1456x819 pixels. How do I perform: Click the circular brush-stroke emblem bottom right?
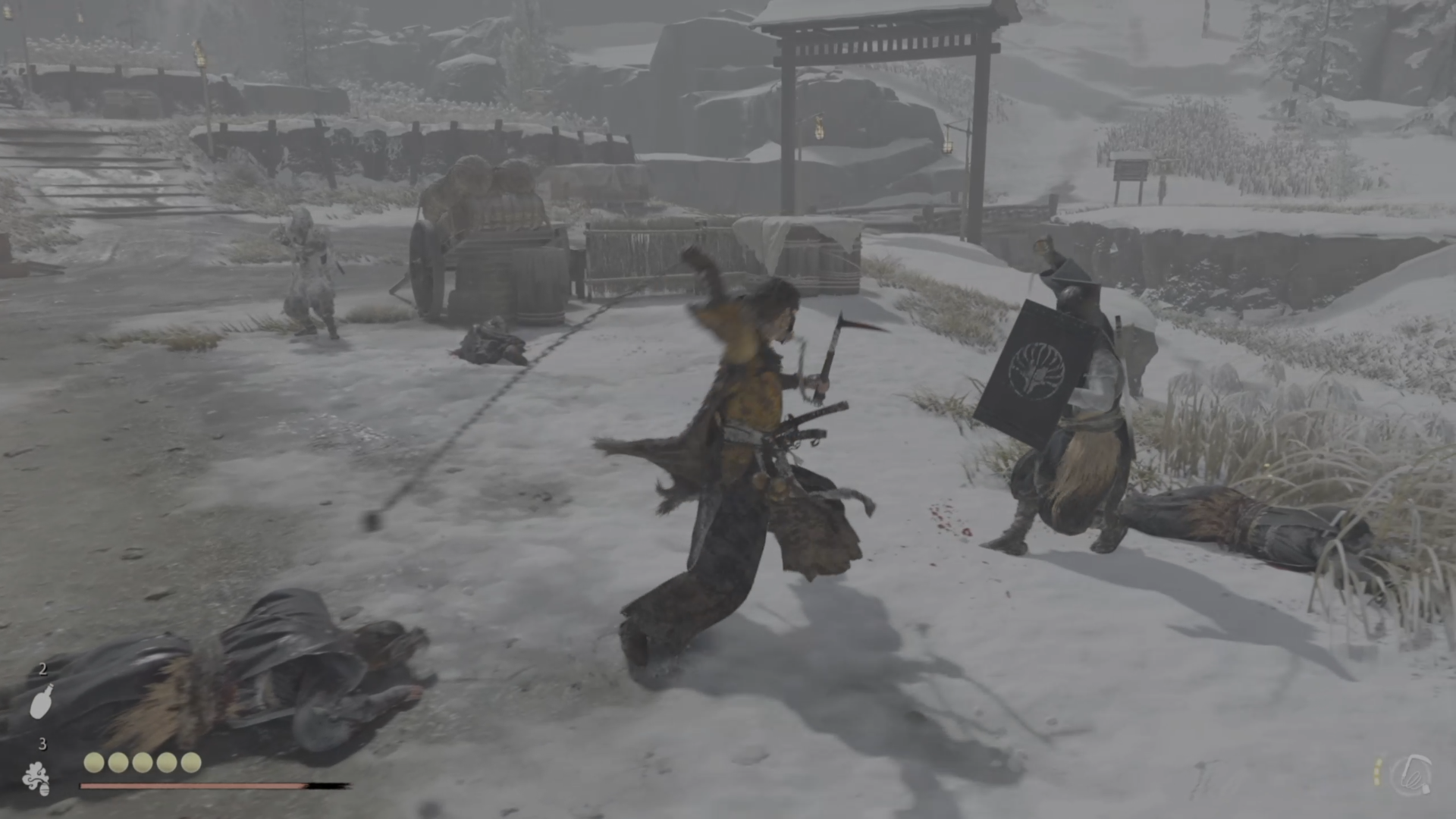(1412, 776)
